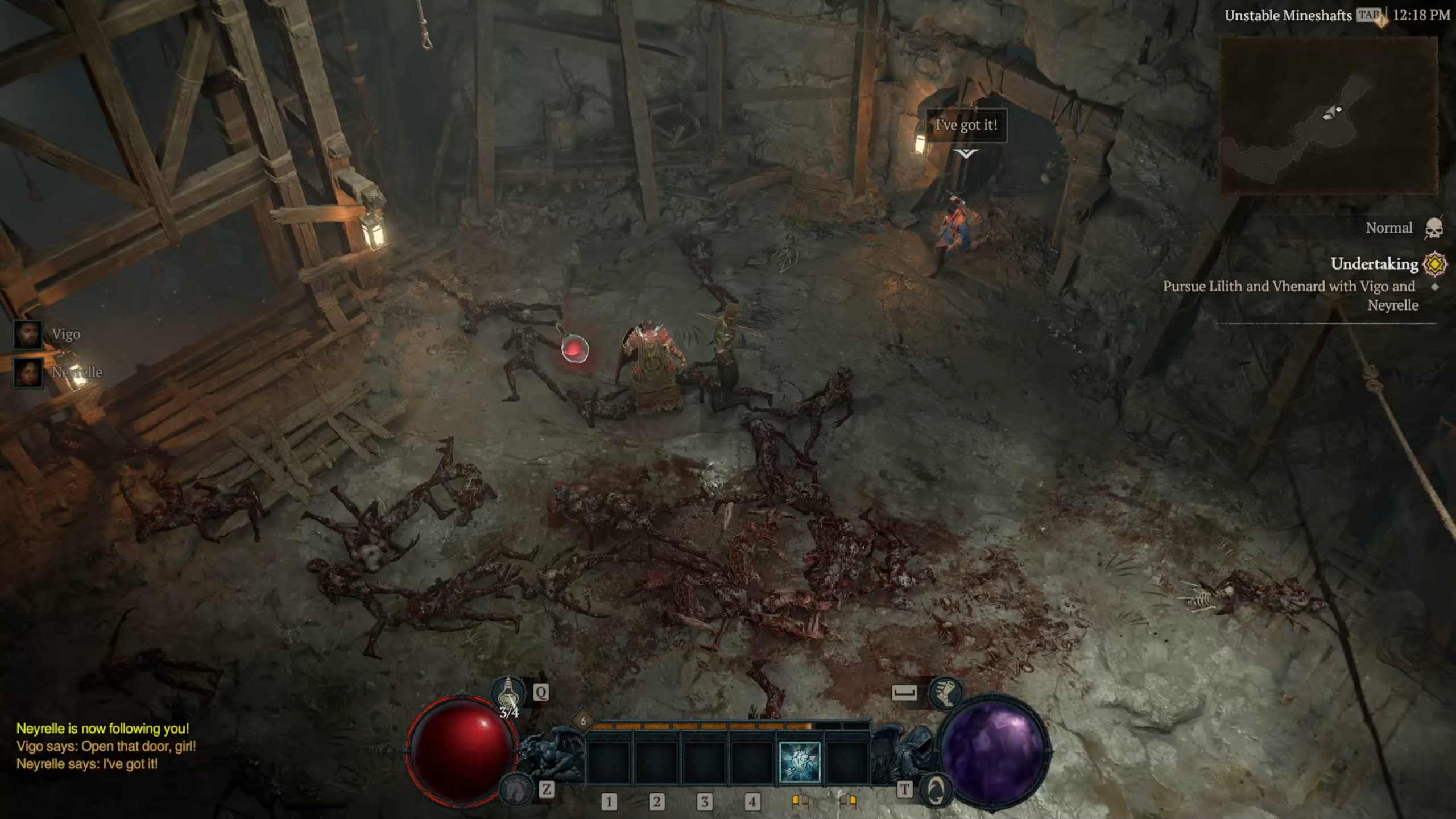Click the level 6 diamond badge
Screen dimensions: 1456x819
[583, 721]
